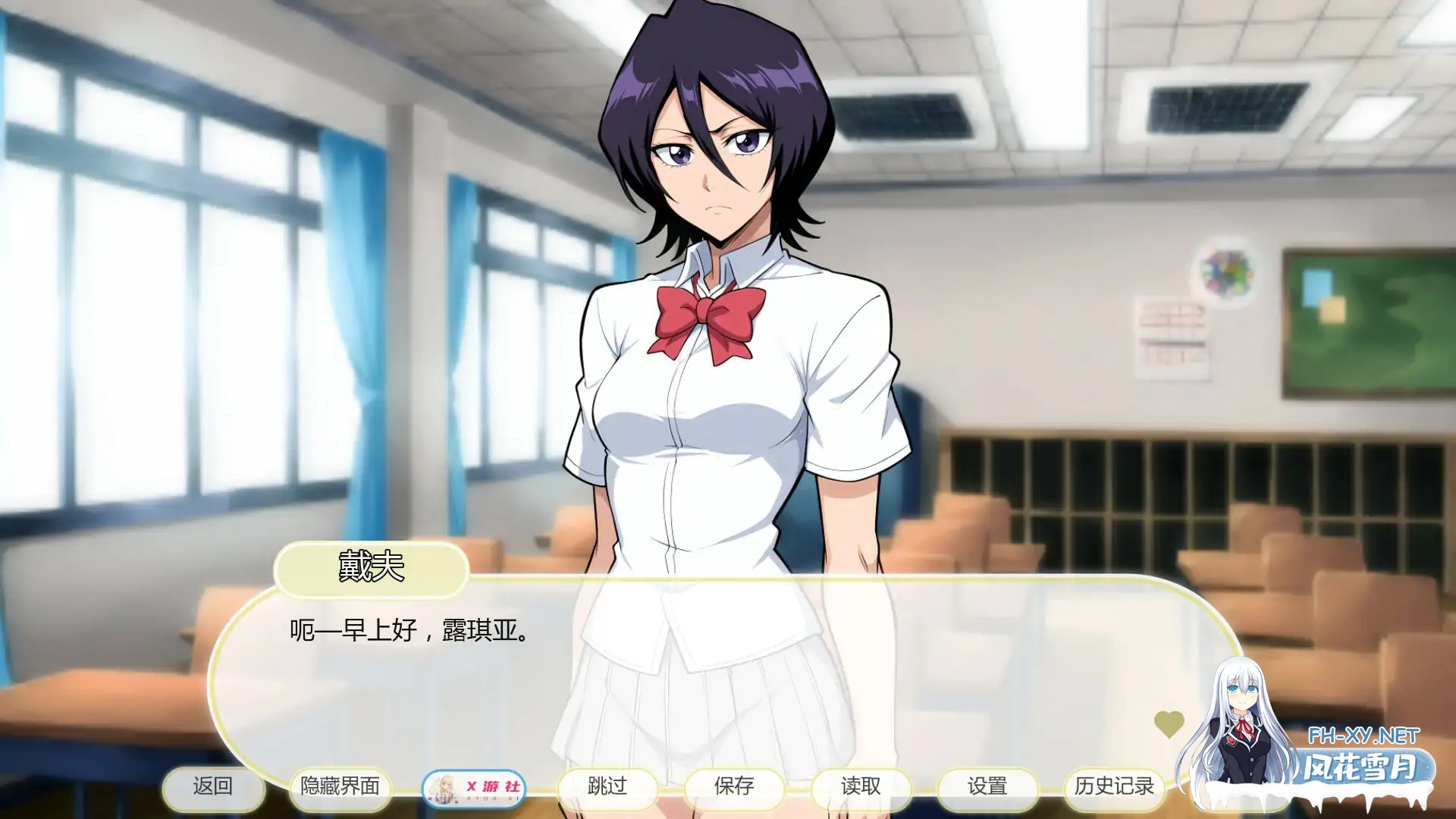The width and height of the screenshot is (1456, 819).
Task: Enable 跳过 to skip dialogue
Action: (606, 788)
